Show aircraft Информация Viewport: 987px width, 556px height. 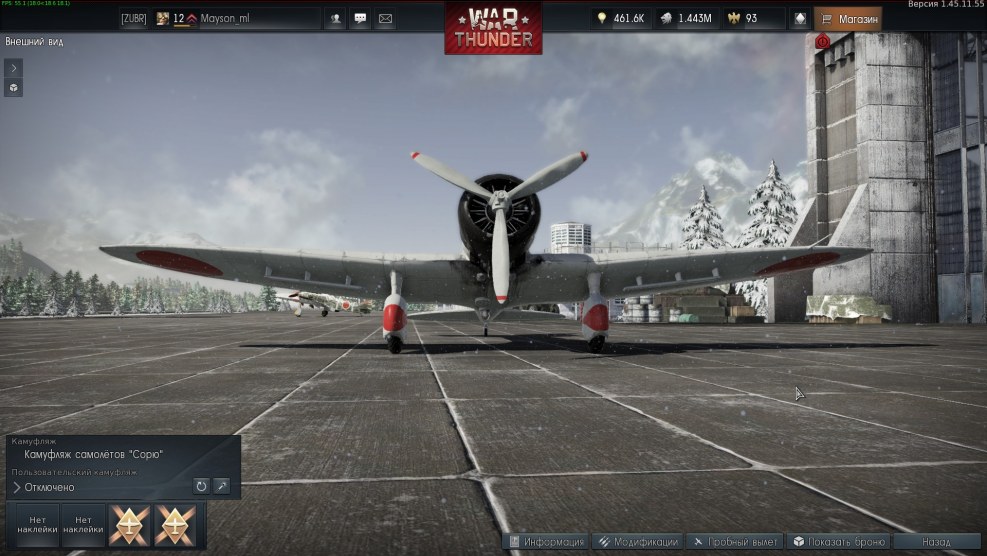pyautogui.click(x=546, y=541)
